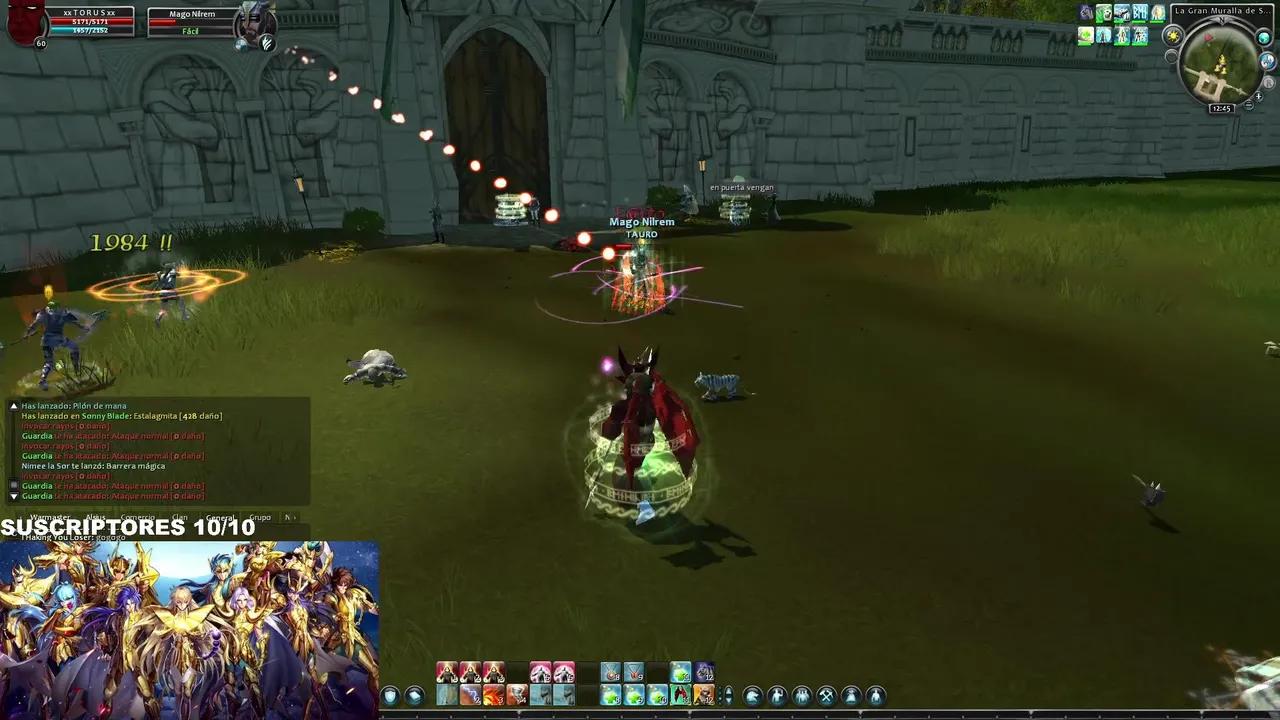This screenshot has width=1280, height=720.
Task: Open the helmet character menu button
Action: [x=752, y=696]
